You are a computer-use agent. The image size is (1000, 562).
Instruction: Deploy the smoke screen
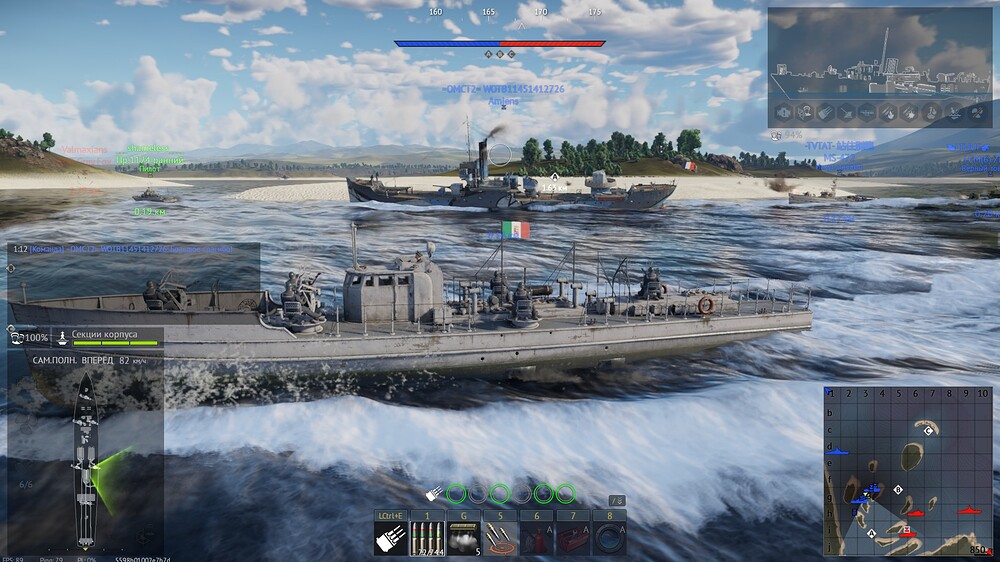point(464,538)
